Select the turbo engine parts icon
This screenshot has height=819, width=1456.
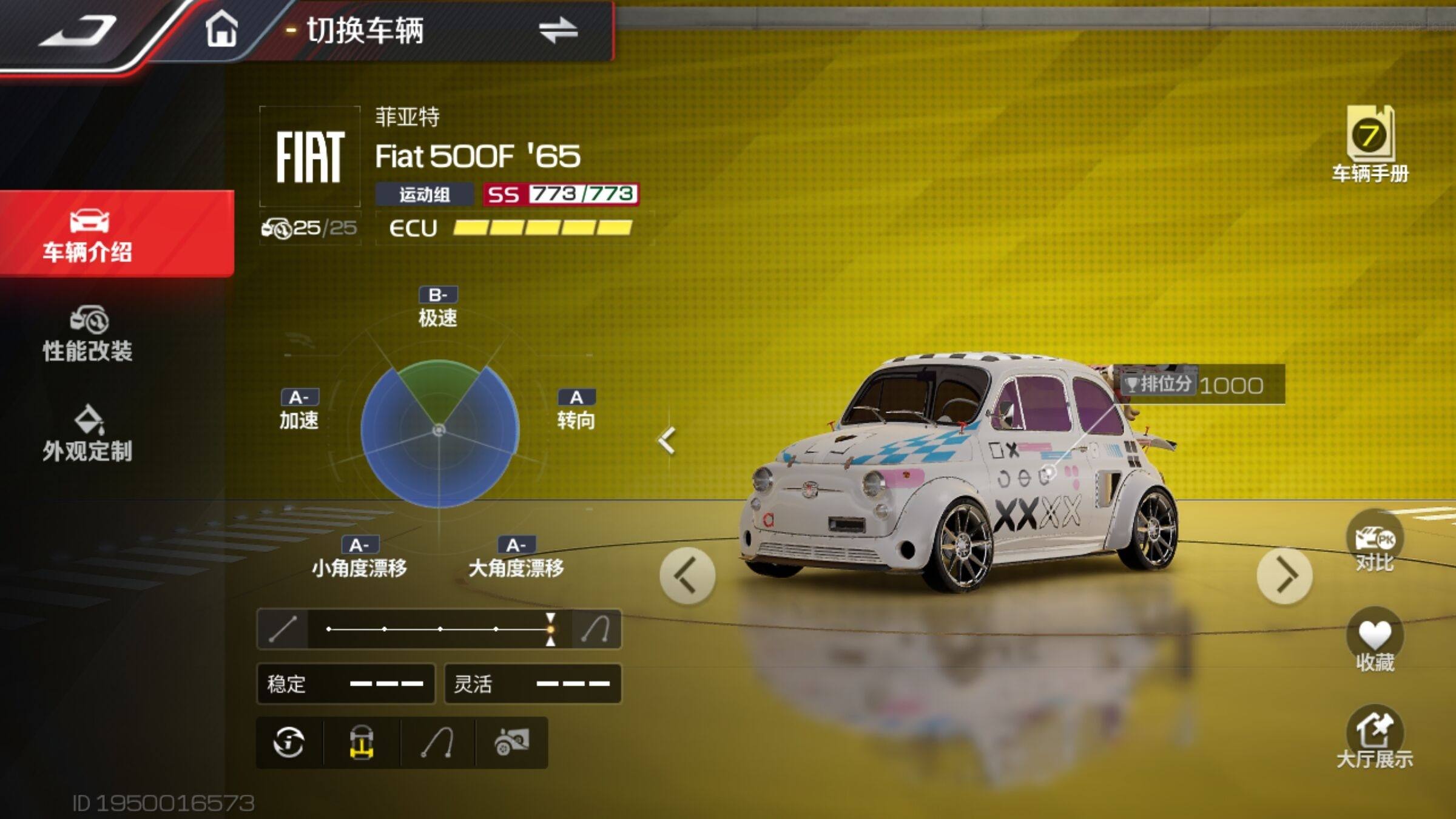[512, 743]
